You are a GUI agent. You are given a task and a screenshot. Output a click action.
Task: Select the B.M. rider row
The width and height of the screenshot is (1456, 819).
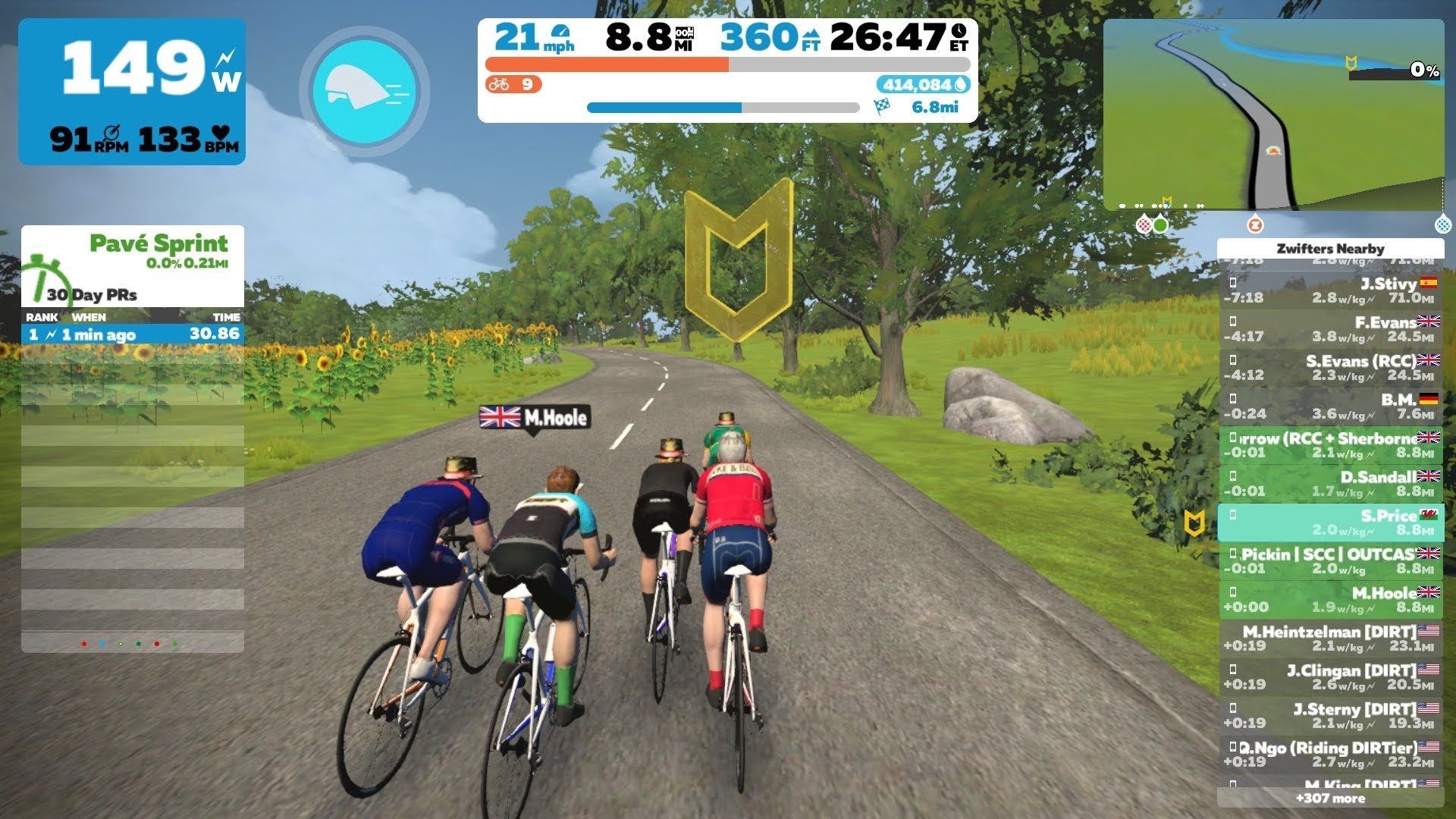pyautogui.click(x=1330, y=406)
